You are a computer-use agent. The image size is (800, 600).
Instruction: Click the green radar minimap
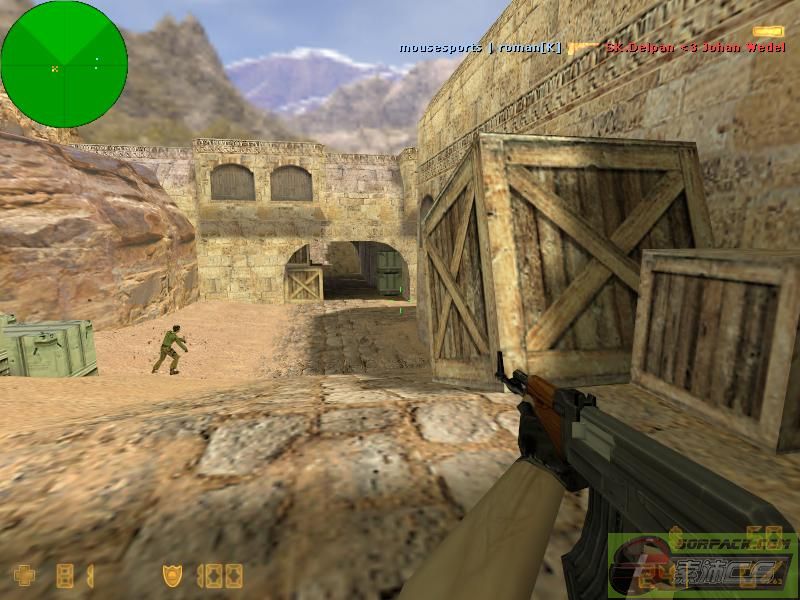[x=64, y=64]
